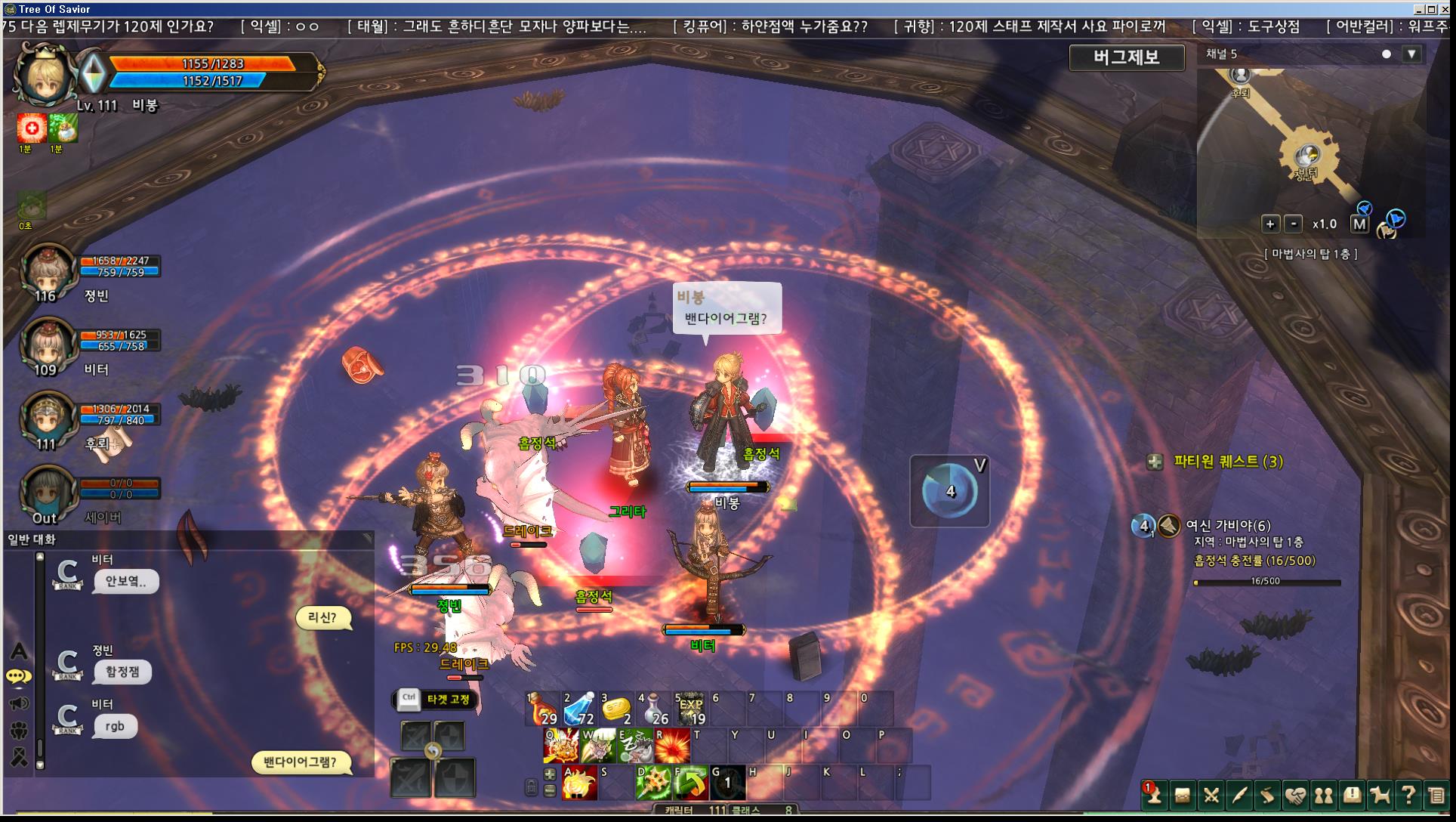Viewport: 1456px width, 822px height.
Task: Use the red potion in slot 1
Action: [541, 709]
